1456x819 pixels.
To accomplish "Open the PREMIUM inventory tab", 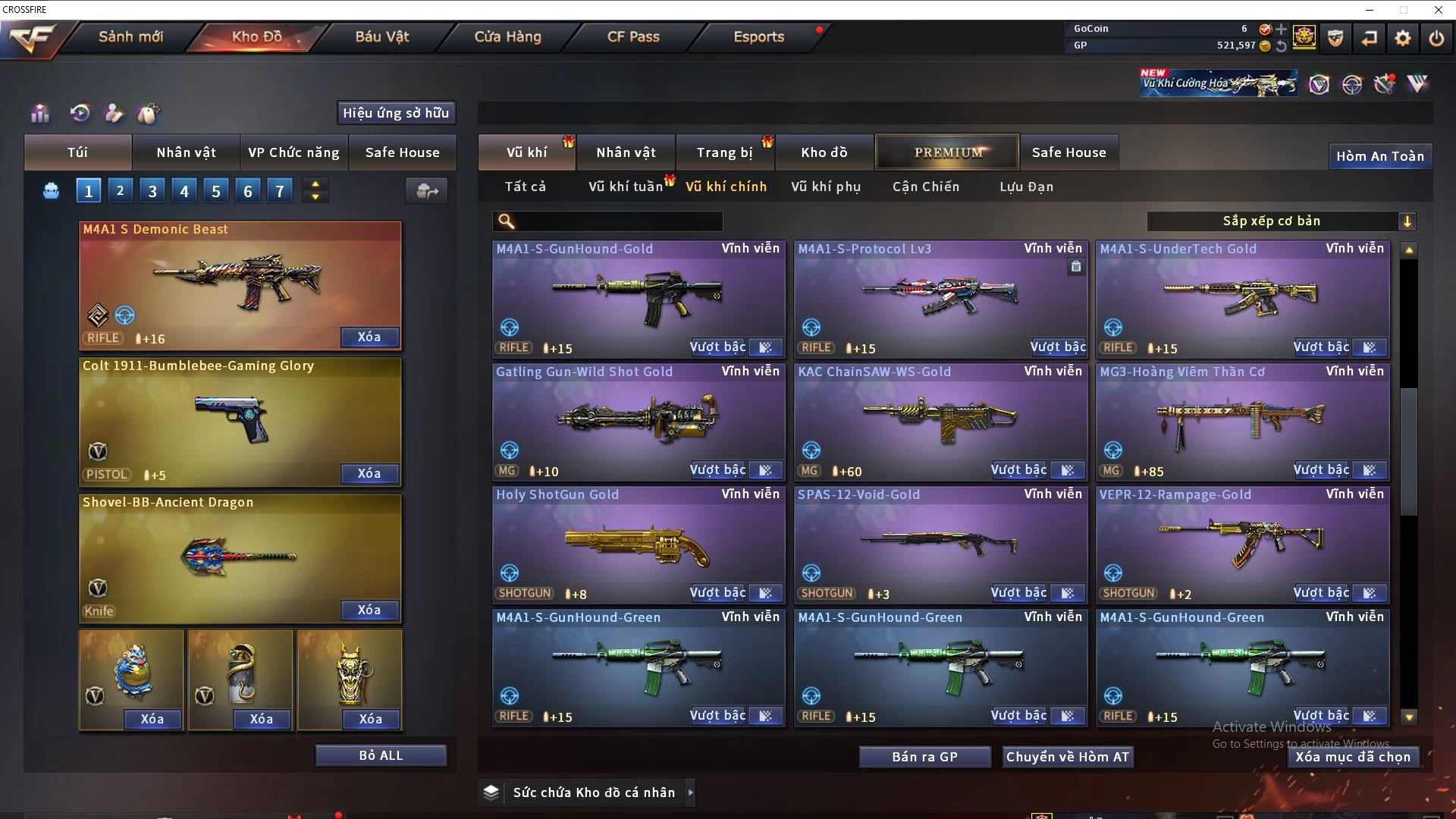I will point(947,152).
